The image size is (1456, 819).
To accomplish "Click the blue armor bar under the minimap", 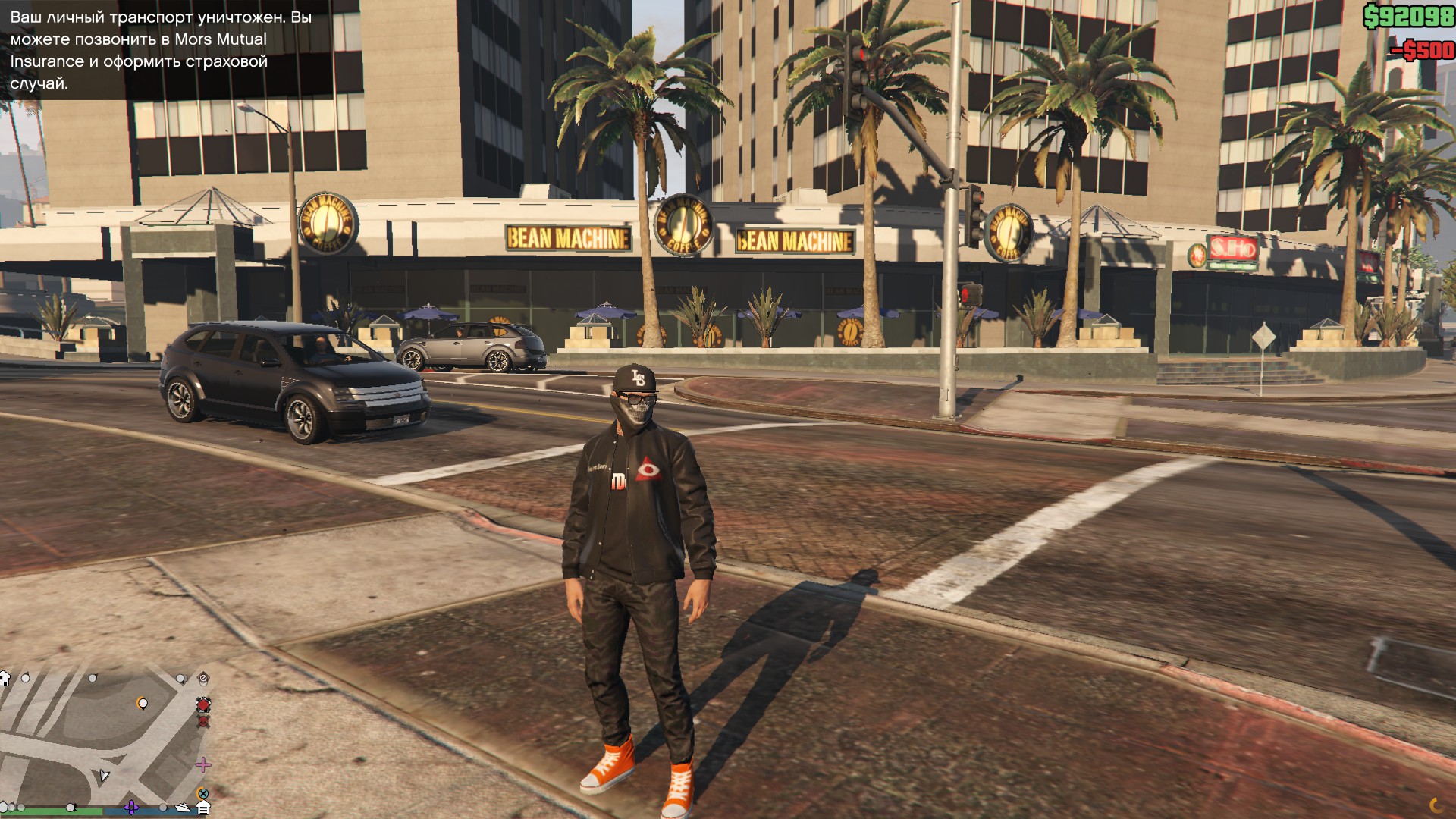I will click(x=163, y=811).
